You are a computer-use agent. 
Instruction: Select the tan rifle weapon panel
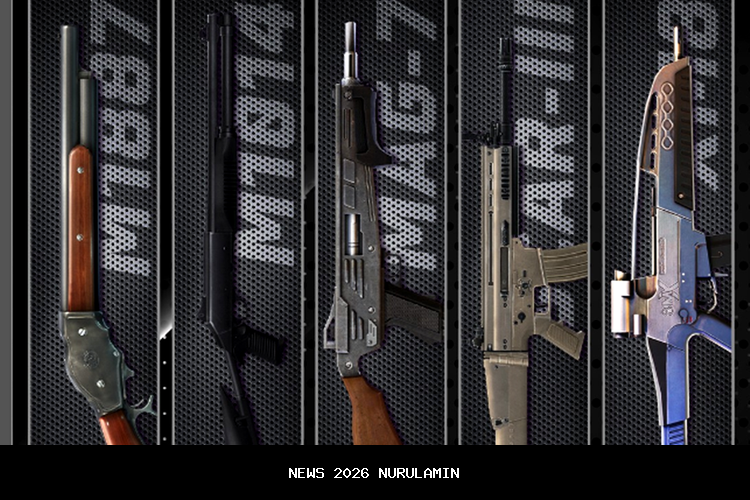523,222
